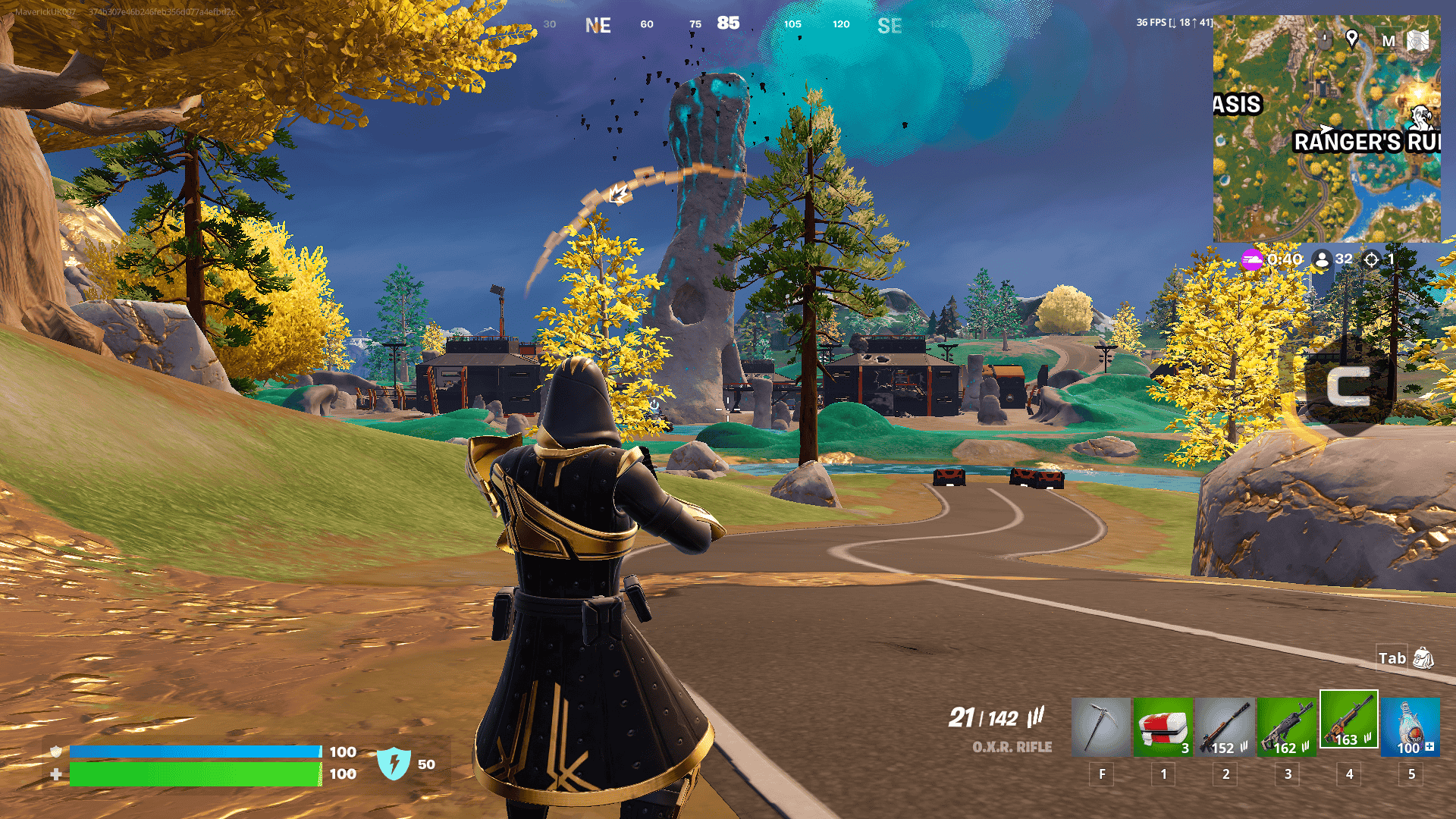The image size is (1456, 819).
Task: Click the players remaining icon
Action: pyautogui.click(x=1323, y=259)
